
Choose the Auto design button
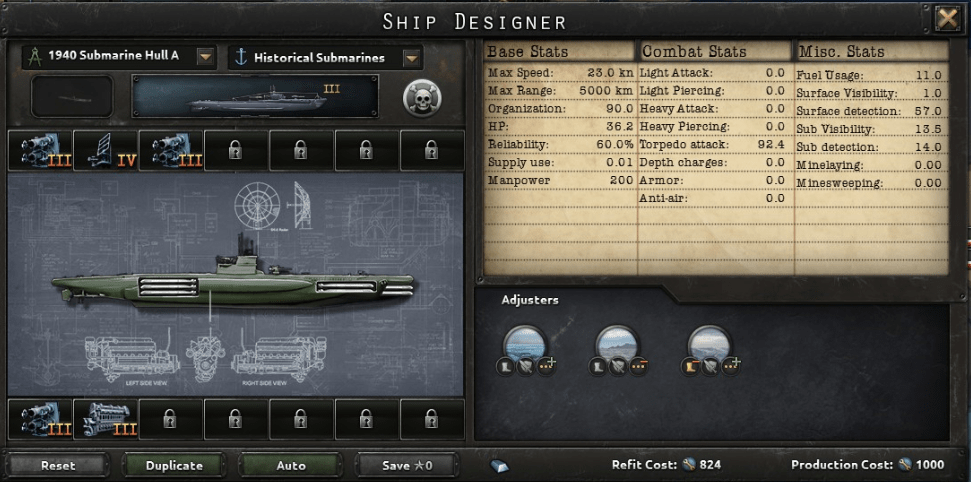pos(291,465)
